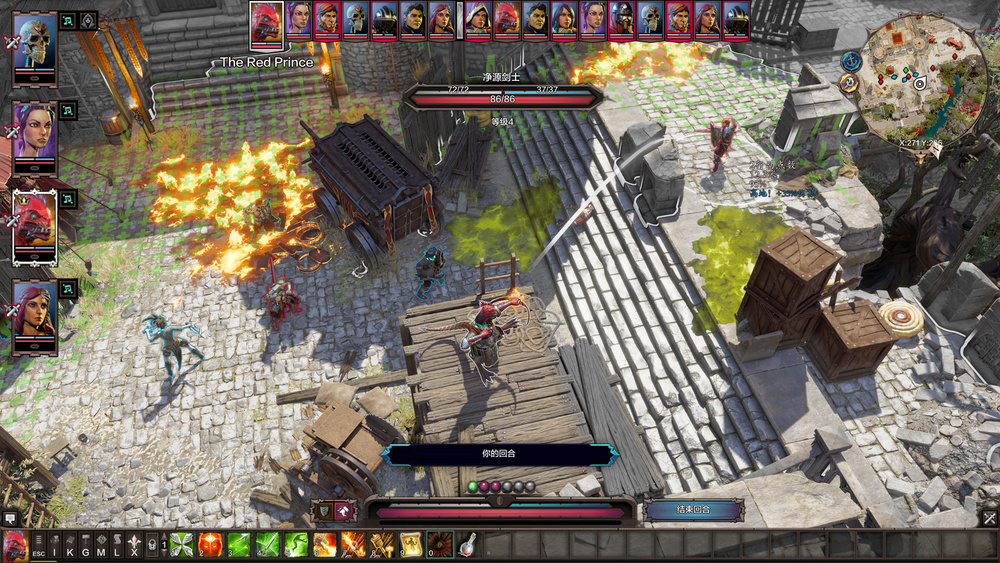Use the golden scroll in hotbar
The height and width of the screenshot is (563, 1000).
(411, 545)
